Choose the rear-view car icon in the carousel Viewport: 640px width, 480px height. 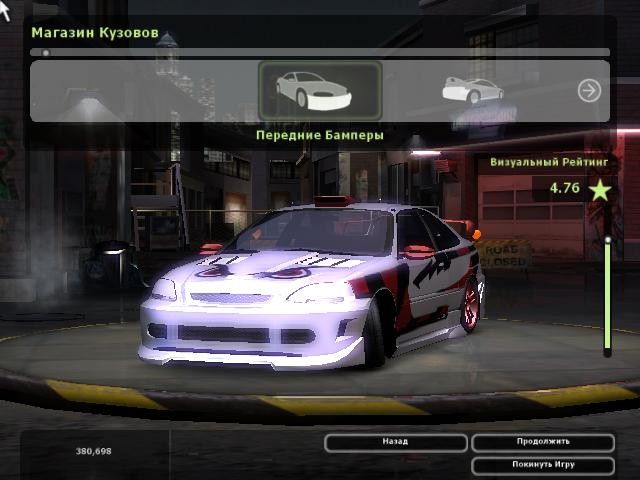click(472, 91)
